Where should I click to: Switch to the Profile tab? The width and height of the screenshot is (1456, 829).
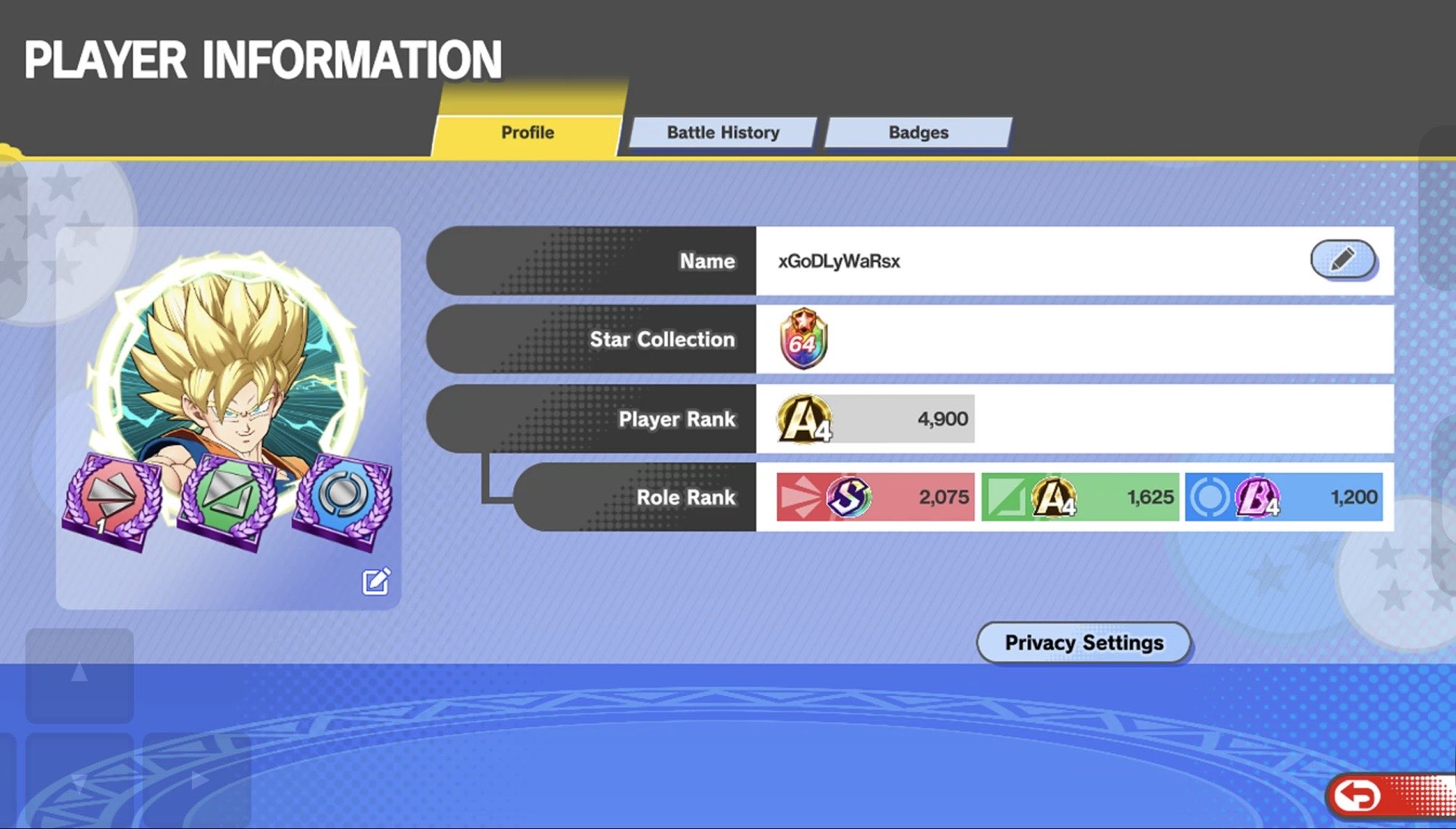click(x=527, y=133)
